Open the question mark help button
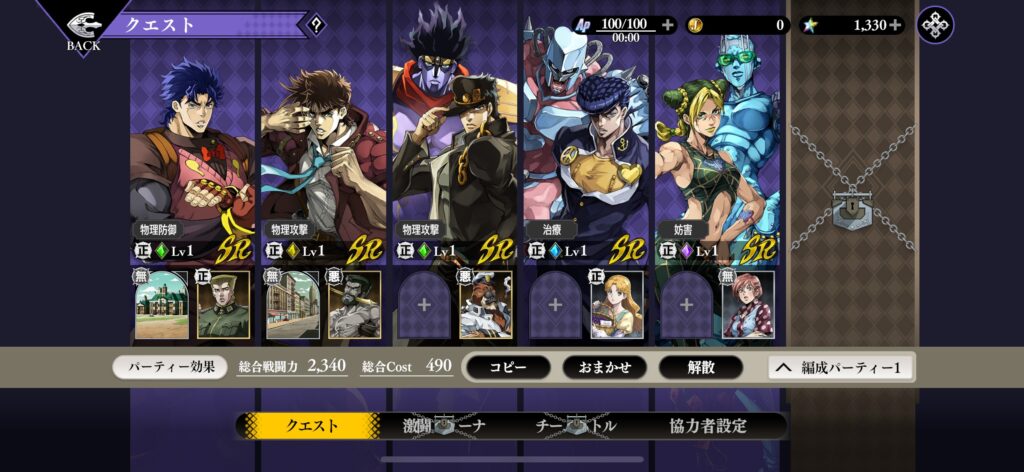1024x472 pixels. pyautogui.click(x=316, y=25)
